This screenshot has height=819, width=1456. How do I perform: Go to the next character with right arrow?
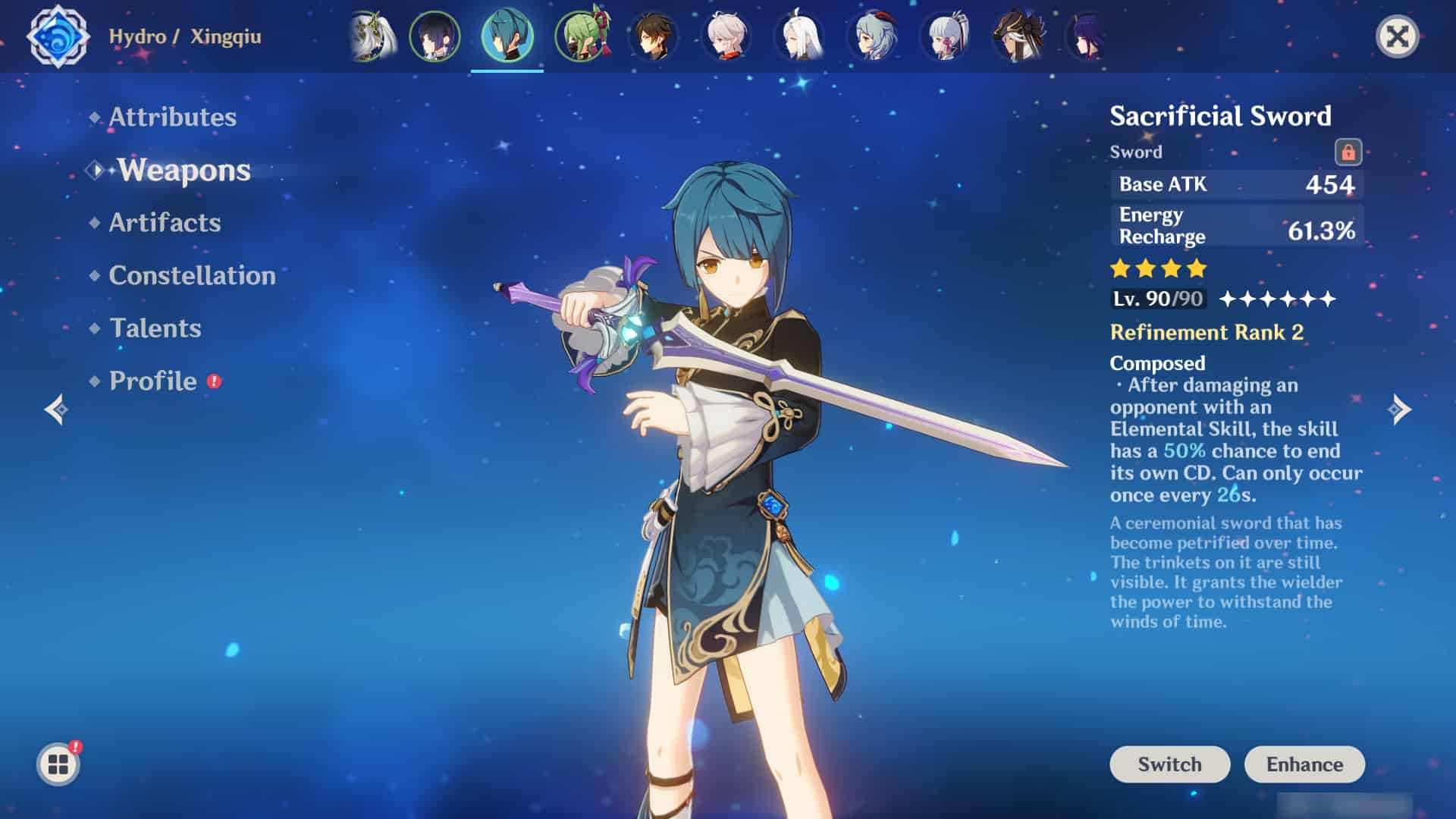[x=1399, y=409]
